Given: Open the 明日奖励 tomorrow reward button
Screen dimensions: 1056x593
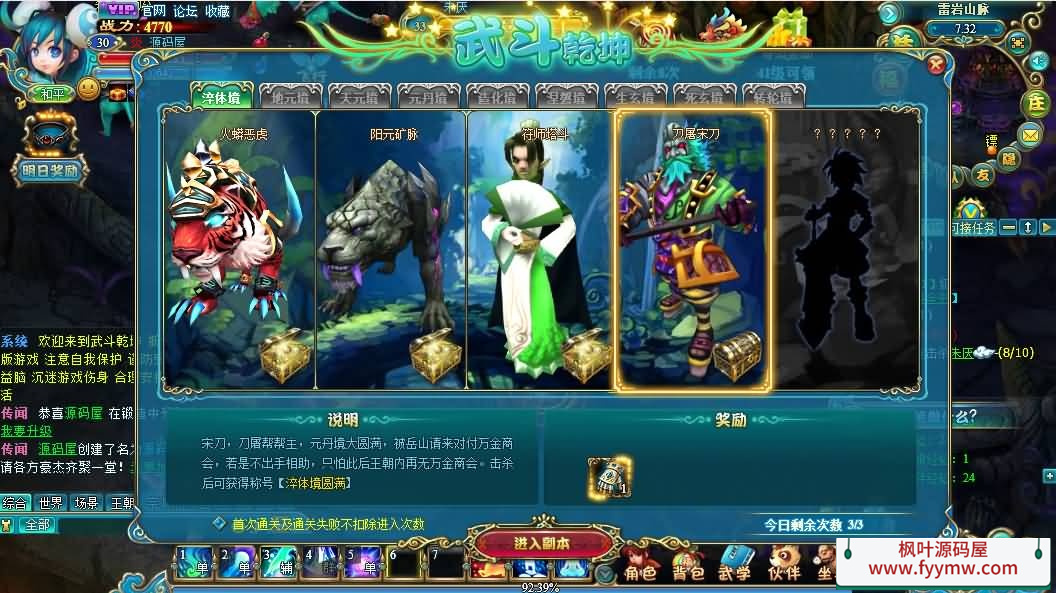Looking at the screenshot, I should click(50, 170).
